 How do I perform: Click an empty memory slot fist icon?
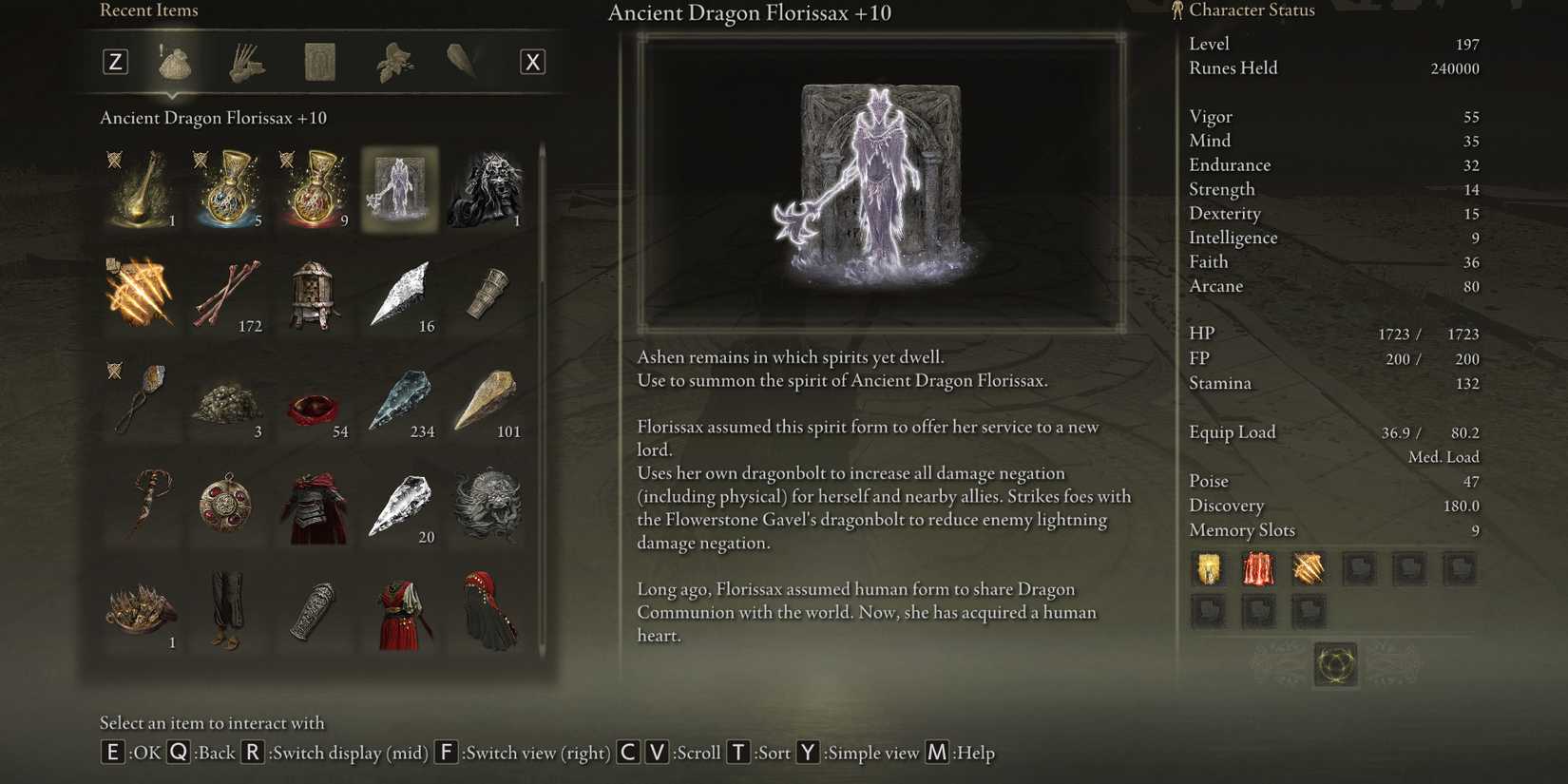click(1360, 568)
